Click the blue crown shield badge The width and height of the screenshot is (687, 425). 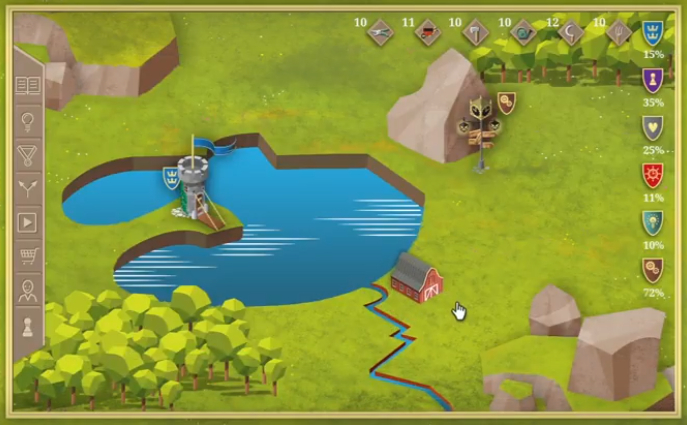pos(653,32)
